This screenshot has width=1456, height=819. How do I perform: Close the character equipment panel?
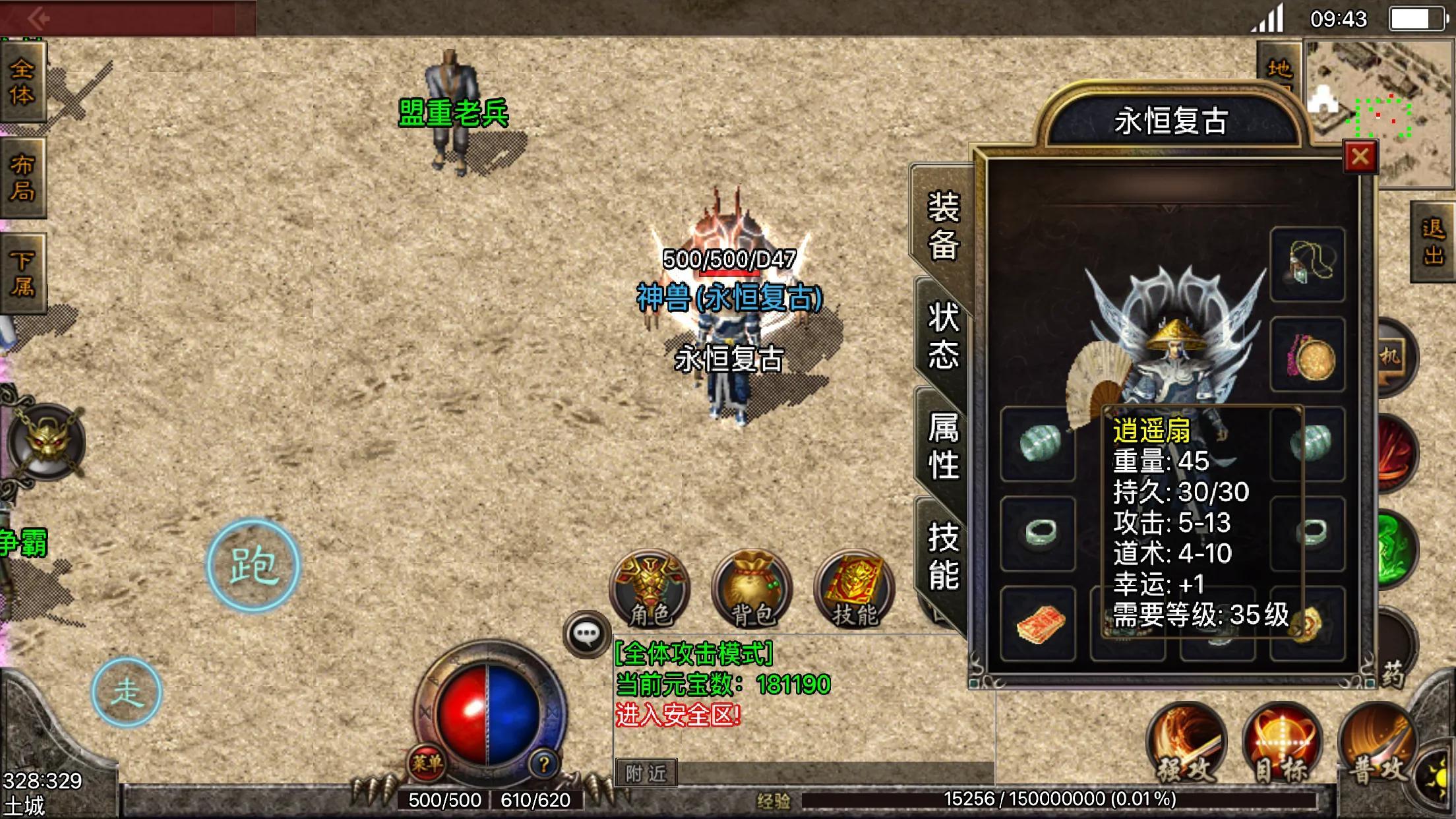coord(1360,157)
